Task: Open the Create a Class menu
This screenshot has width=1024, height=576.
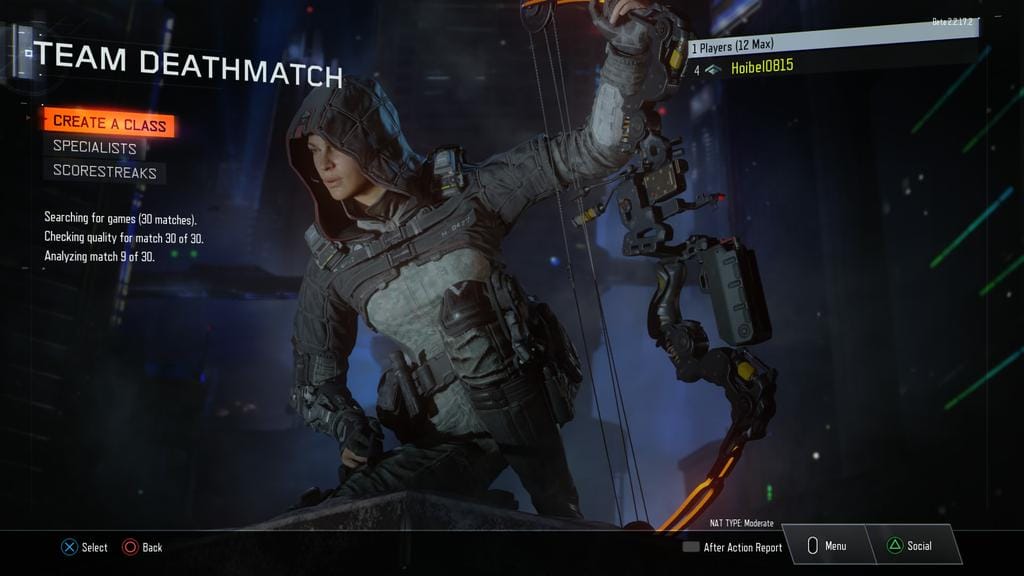Action: [x=109, y=123]
